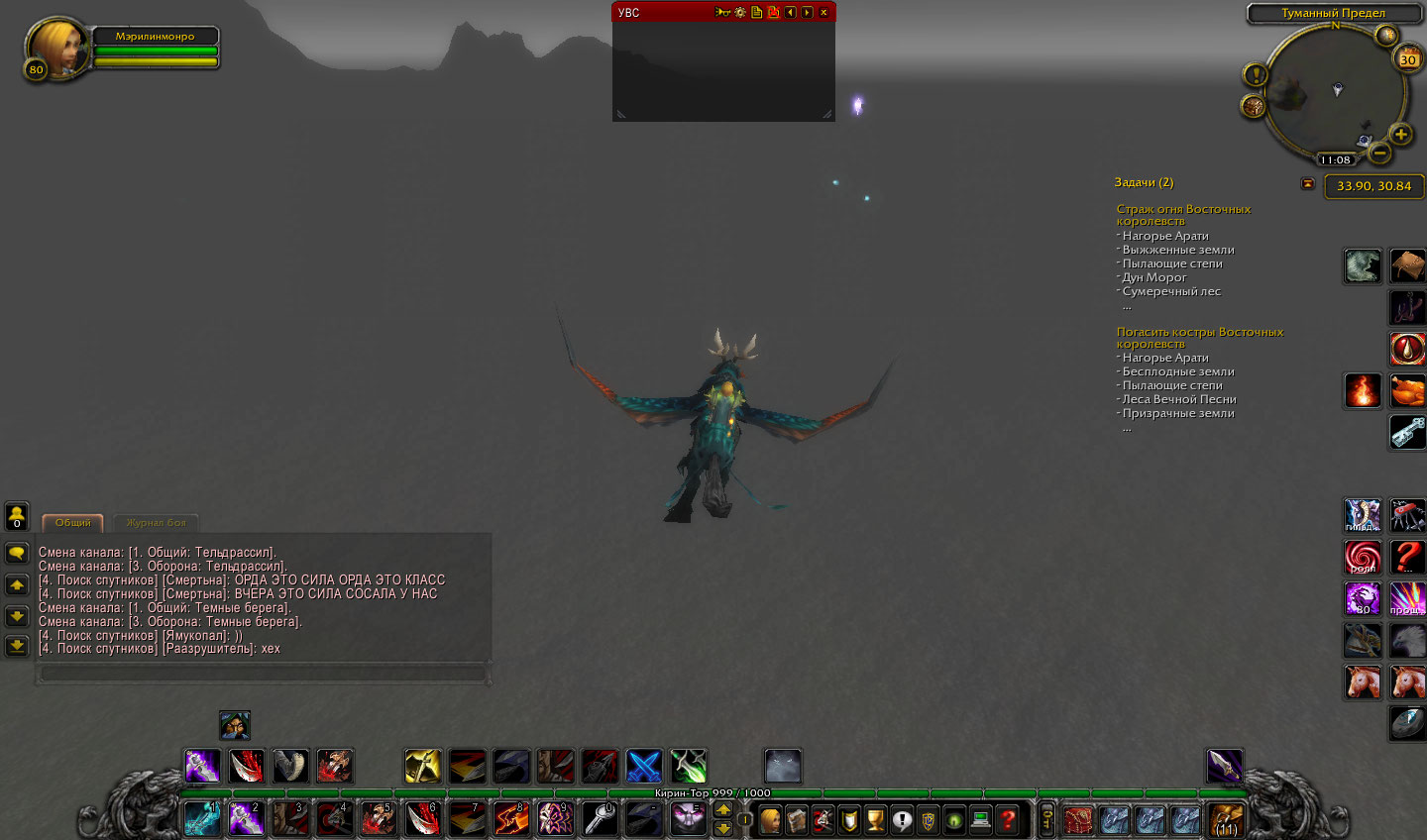This screenshot has height=840, width=1427.
Task: Click the chat input box
Action: point(263,674)
